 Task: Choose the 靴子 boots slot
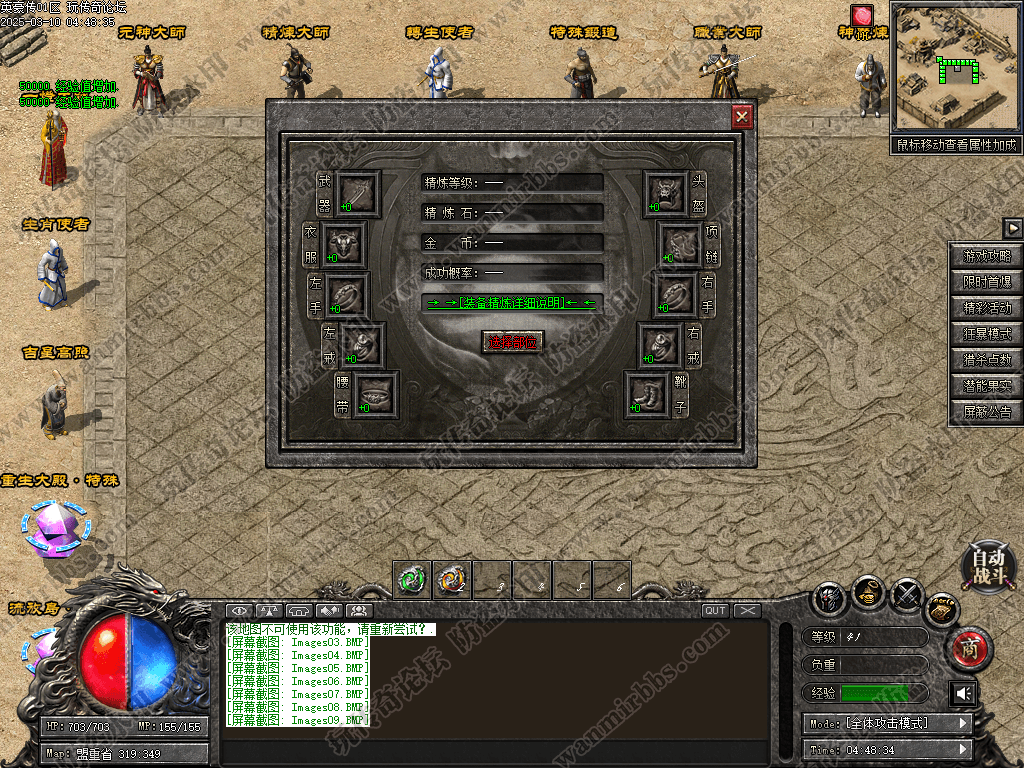click(646, 393)
